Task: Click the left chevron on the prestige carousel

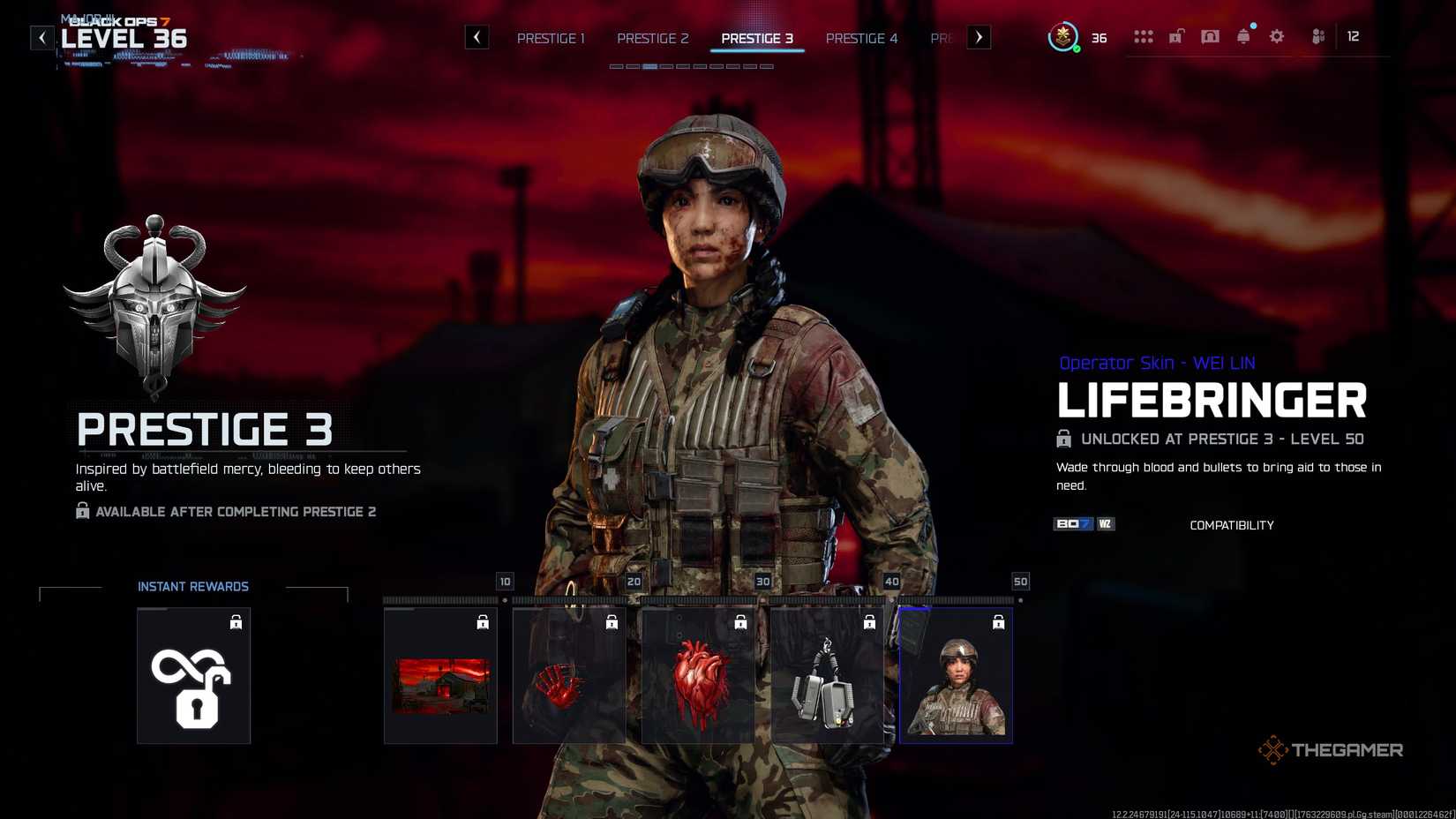Action: pyautogui.click(x=477, y=37)
